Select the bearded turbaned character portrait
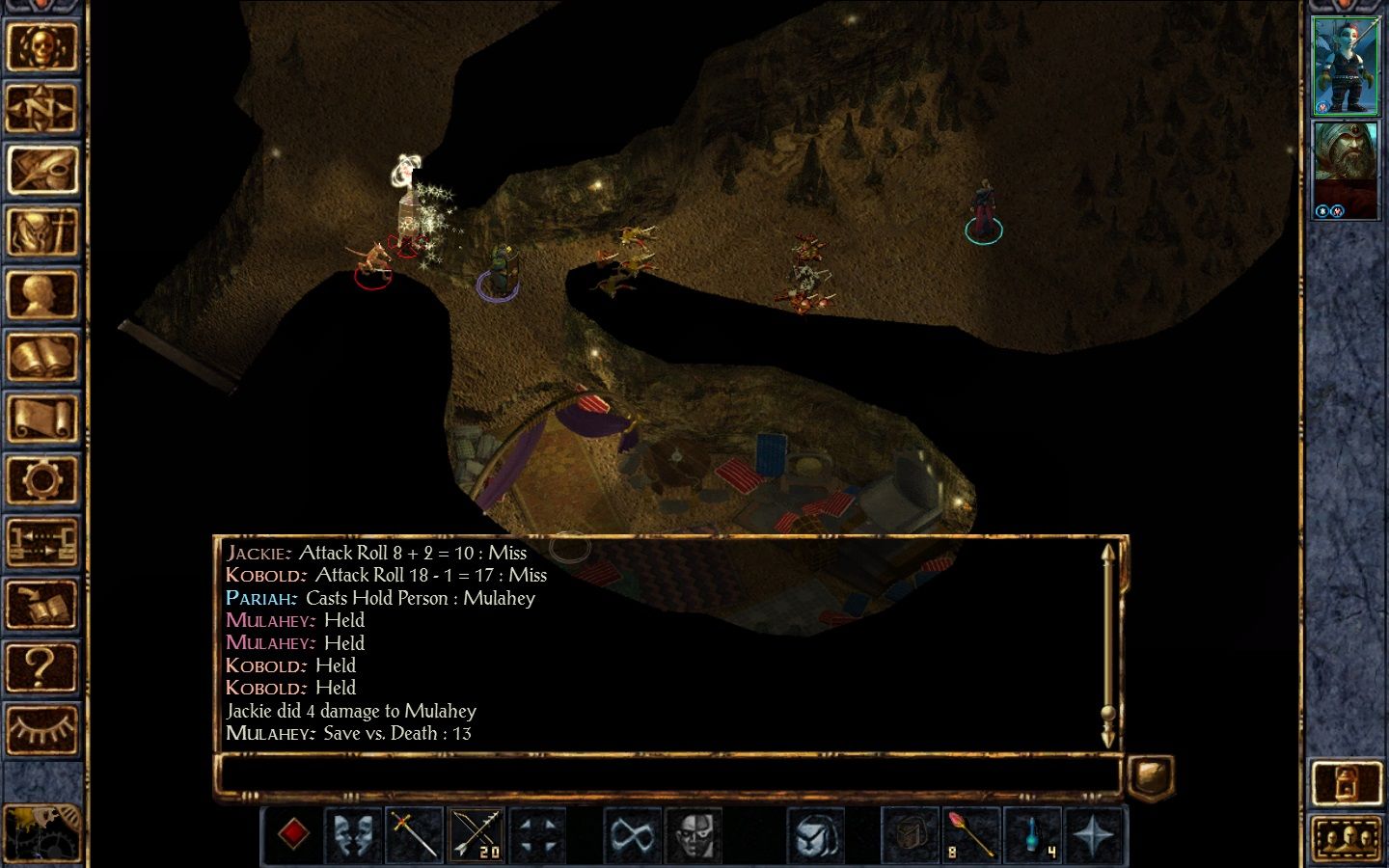 [1347, 170]
